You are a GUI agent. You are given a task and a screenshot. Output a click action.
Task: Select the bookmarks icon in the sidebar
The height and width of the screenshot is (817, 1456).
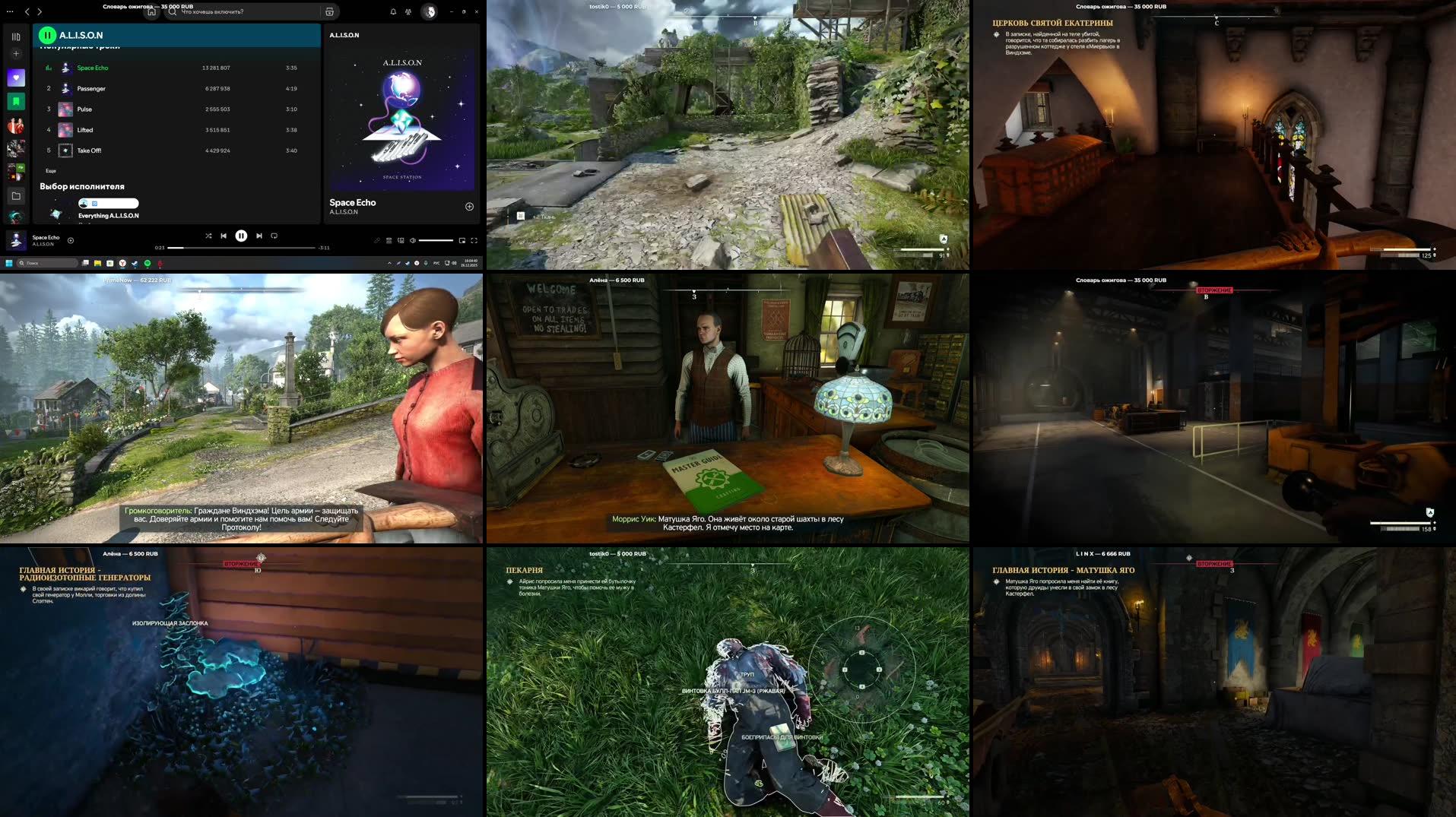16,101
